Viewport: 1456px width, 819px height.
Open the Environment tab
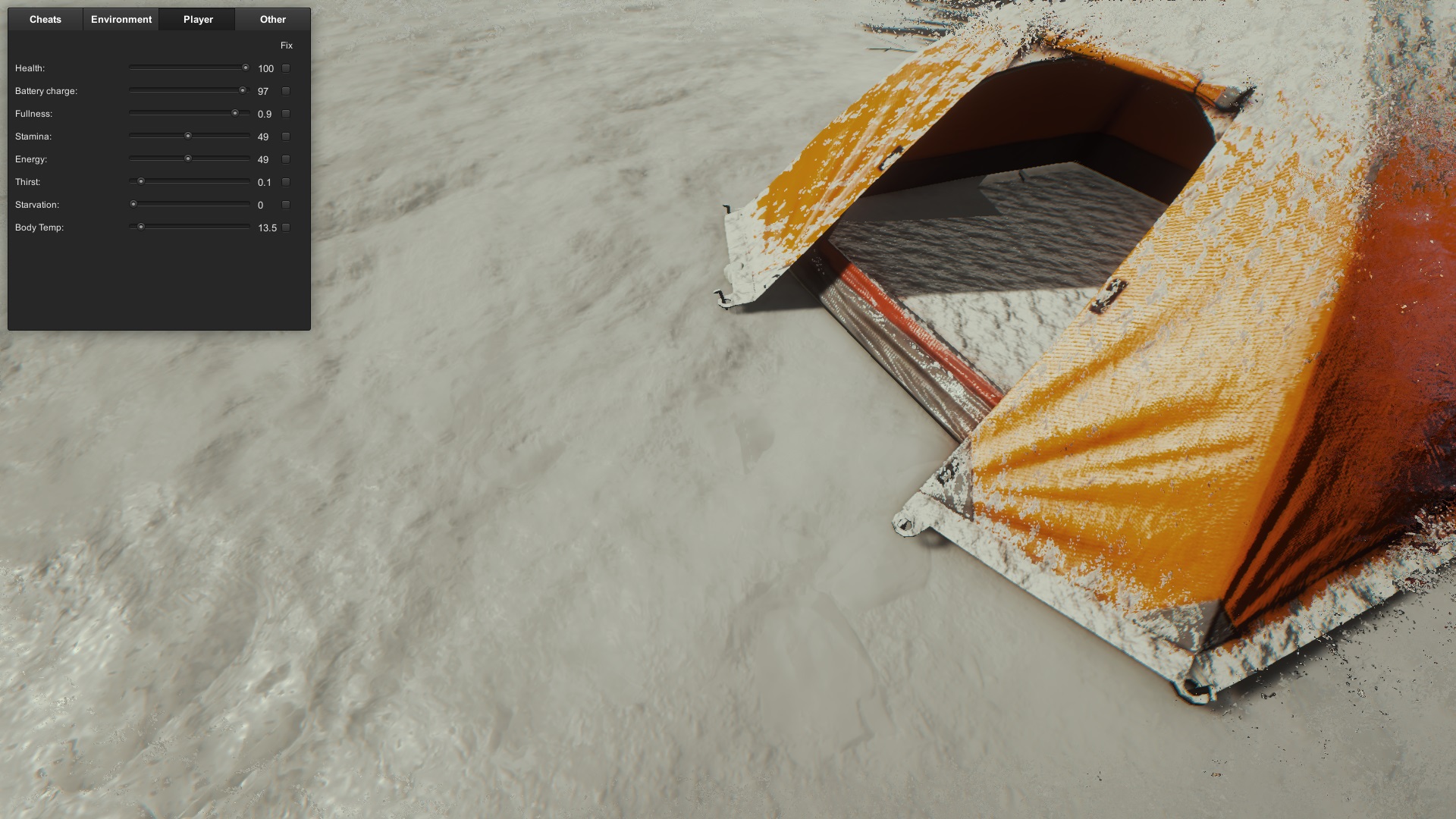pos(121,20)
